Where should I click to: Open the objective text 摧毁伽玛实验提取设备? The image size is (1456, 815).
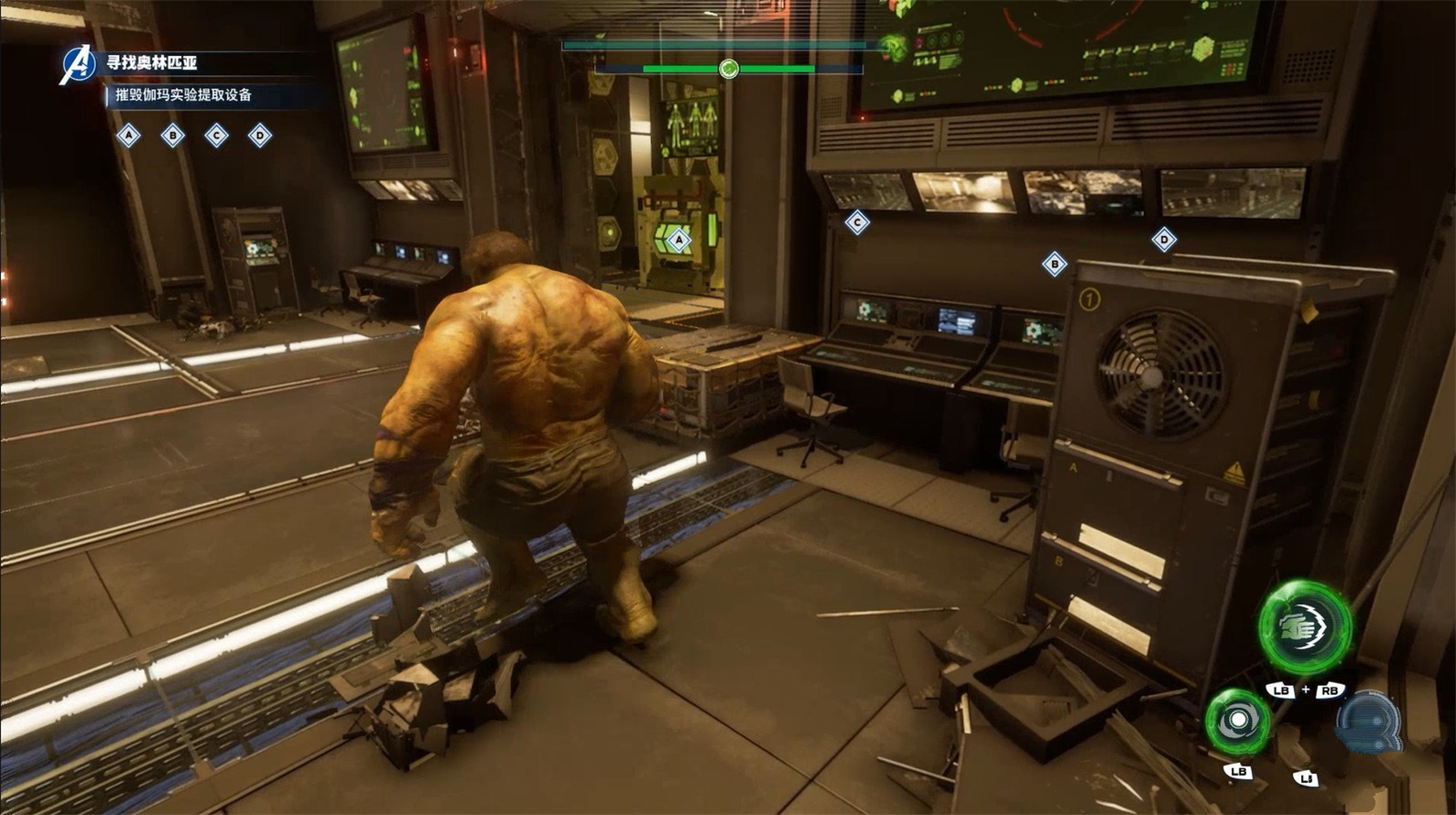(183, 94)
